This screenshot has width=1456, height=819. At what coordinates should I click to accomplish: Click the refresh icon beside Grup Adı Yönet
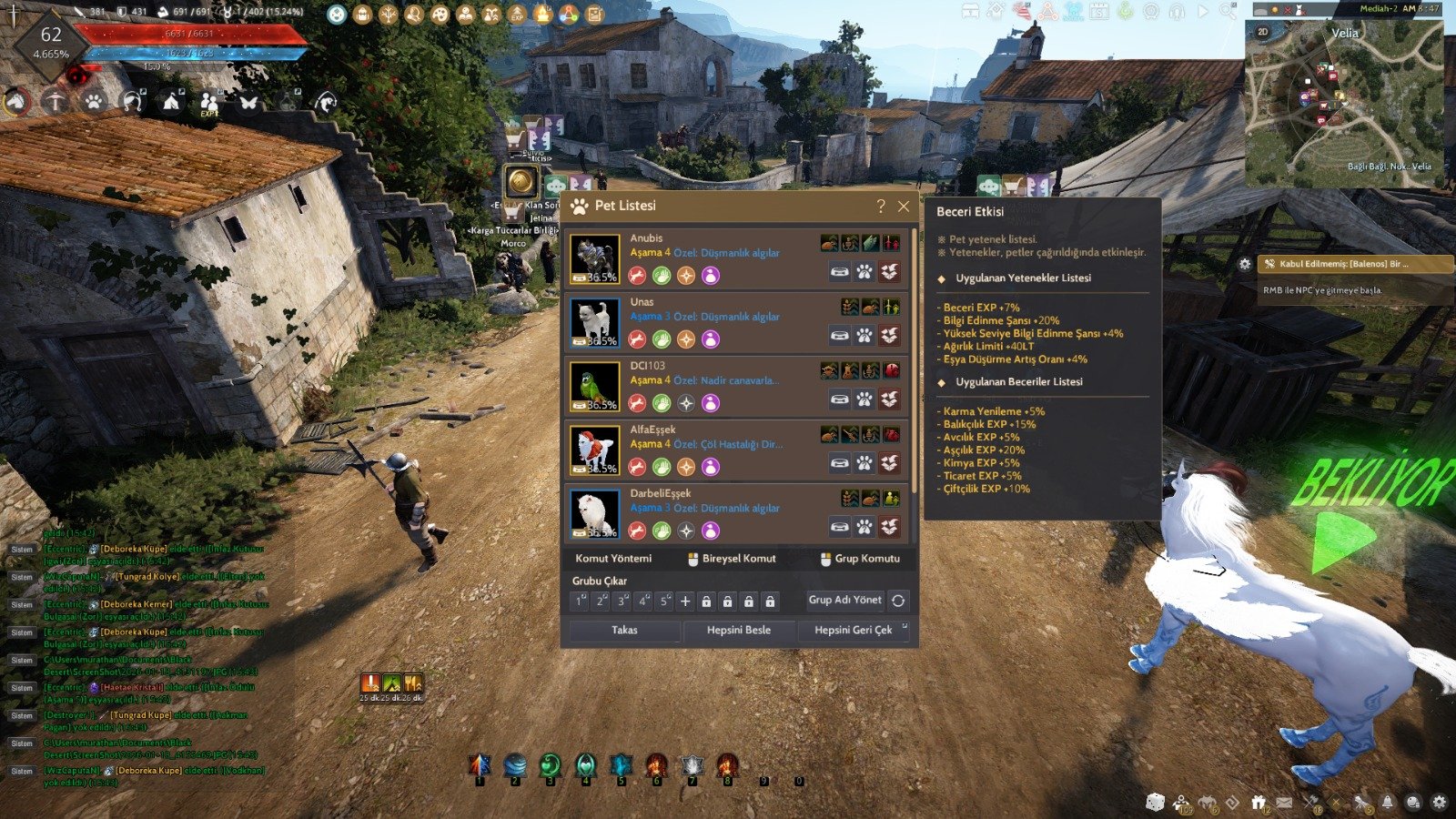coord(898,601)
